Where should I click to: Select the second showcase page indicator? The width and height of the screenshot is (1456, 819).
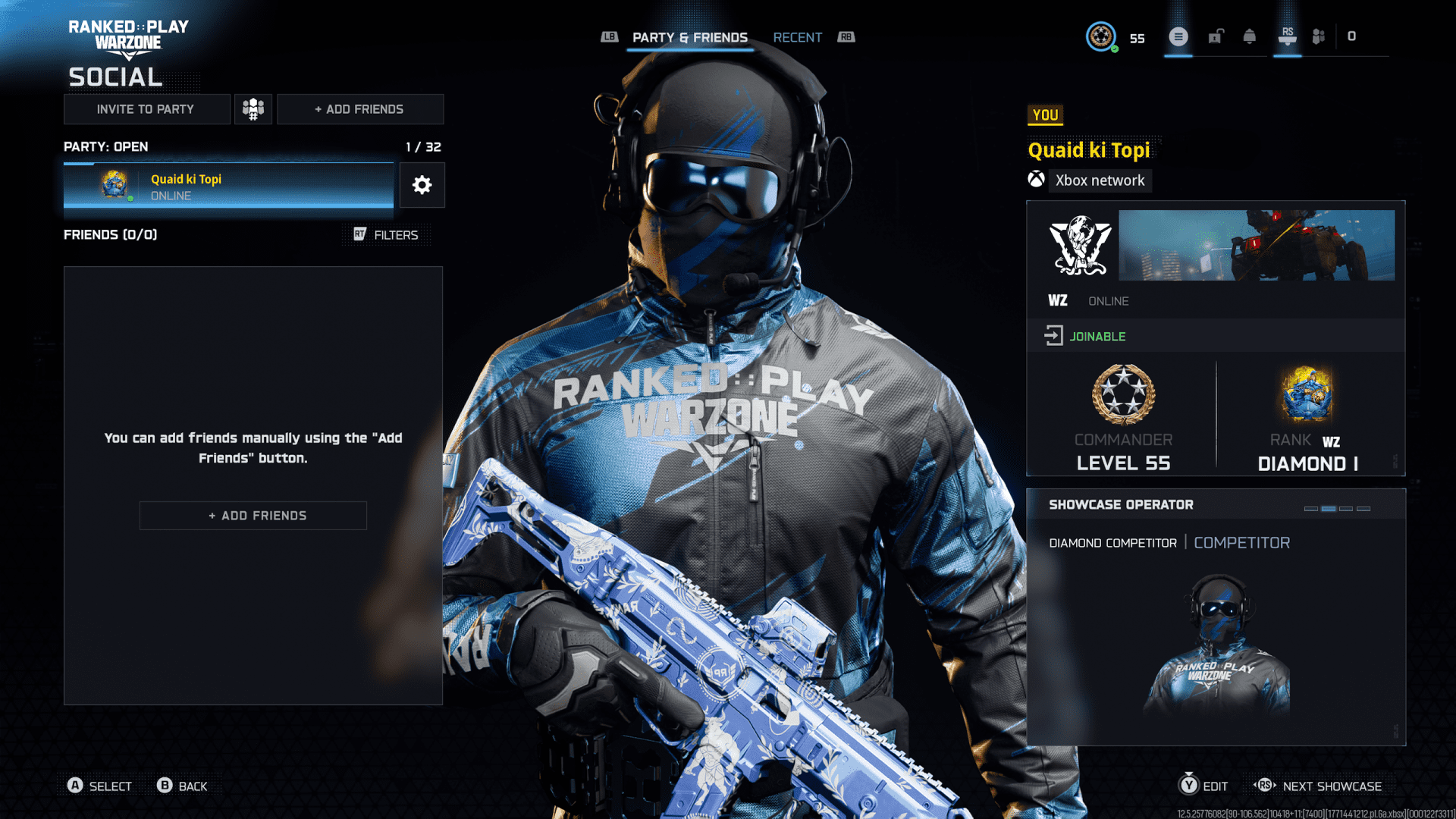click(x=1329, y=509)
